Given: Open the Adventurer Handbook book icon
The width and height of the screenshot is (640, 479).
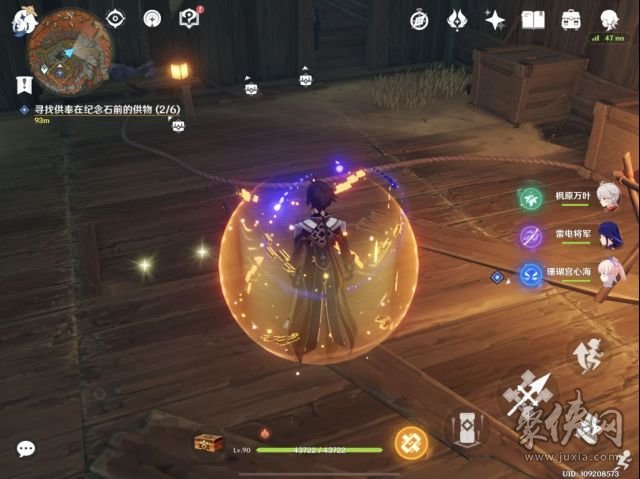Looking at the screenshot, I should pos(533,19).
